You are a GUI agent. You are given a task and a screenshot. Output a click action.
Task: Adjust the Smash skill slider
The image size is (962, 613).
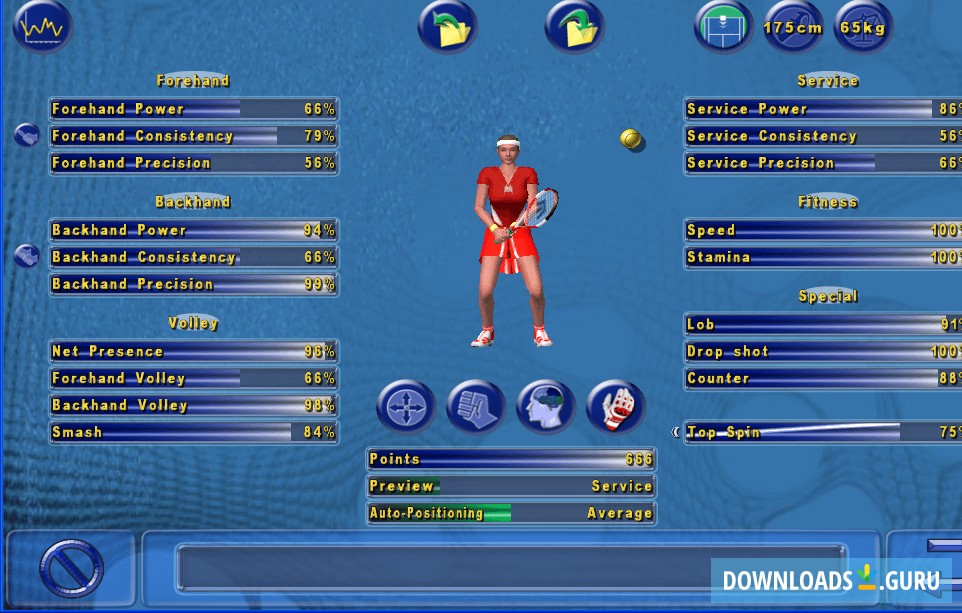[x=193, y=433]
